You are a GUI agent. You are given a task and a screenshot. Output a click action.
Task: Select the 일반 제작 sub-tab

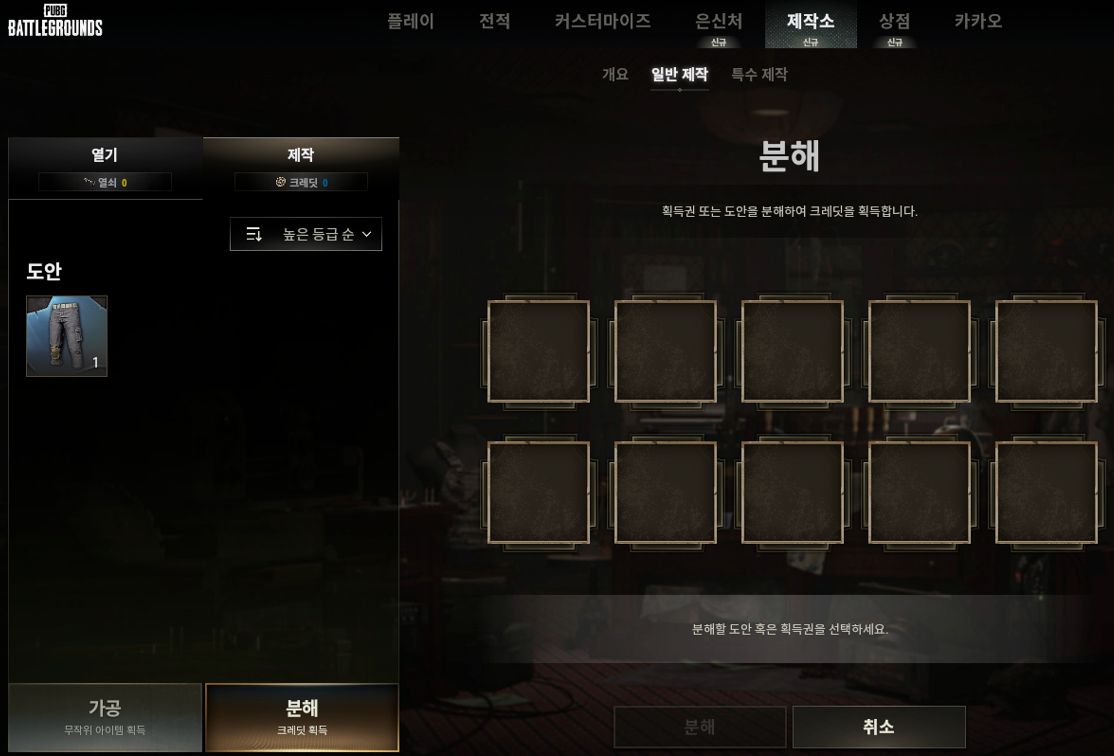[x=679, y=74]
